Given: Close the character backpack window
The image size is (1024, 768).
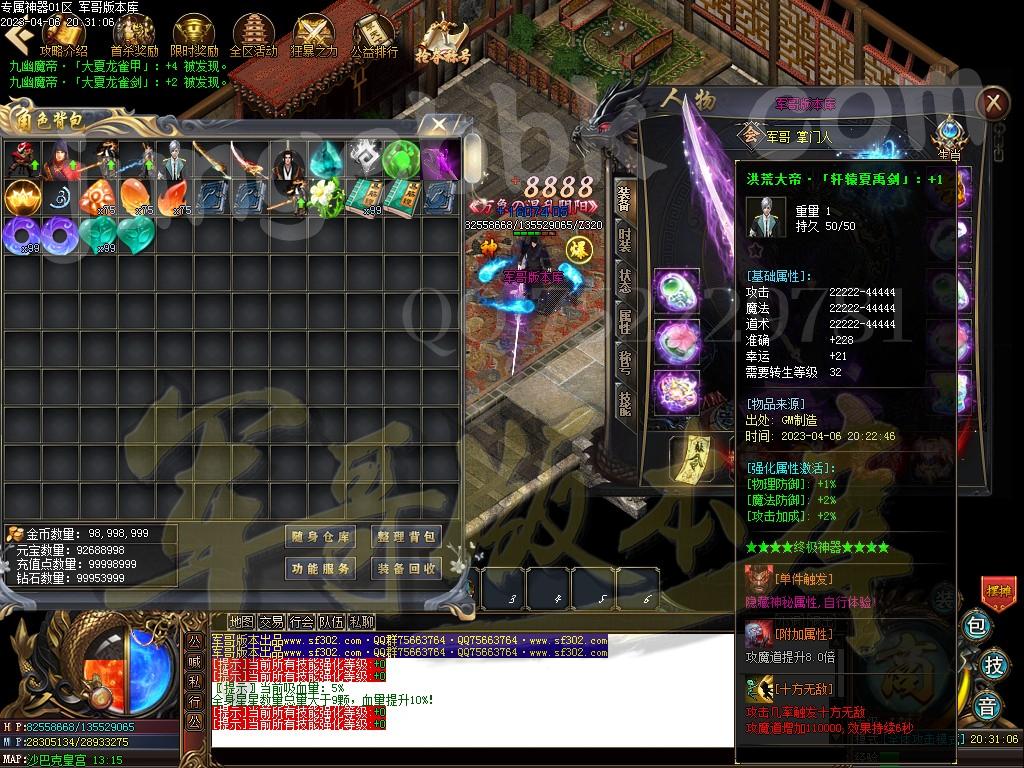Looking at the screenshot, I should pyautogui.click(x=438, y=124).
